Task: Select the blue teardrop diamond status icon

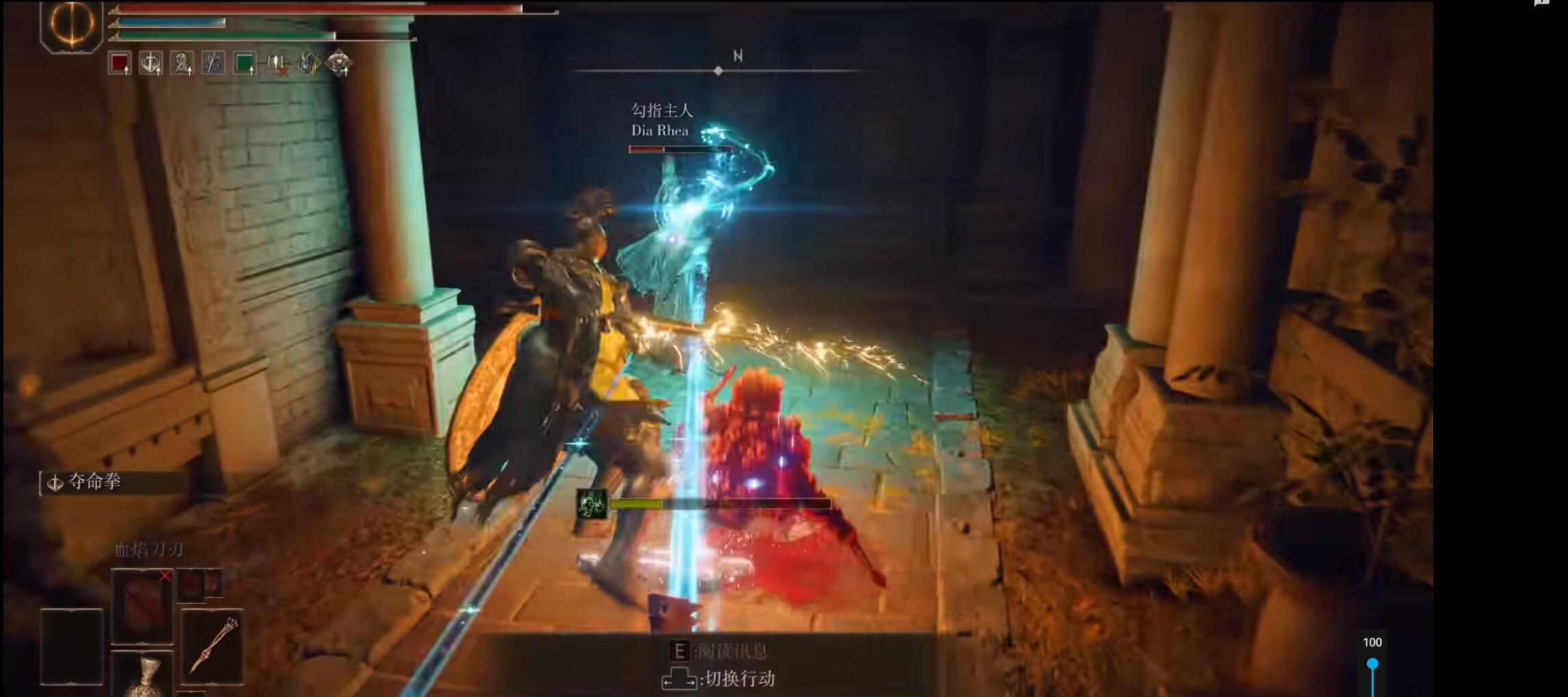Action: point(308,64)
